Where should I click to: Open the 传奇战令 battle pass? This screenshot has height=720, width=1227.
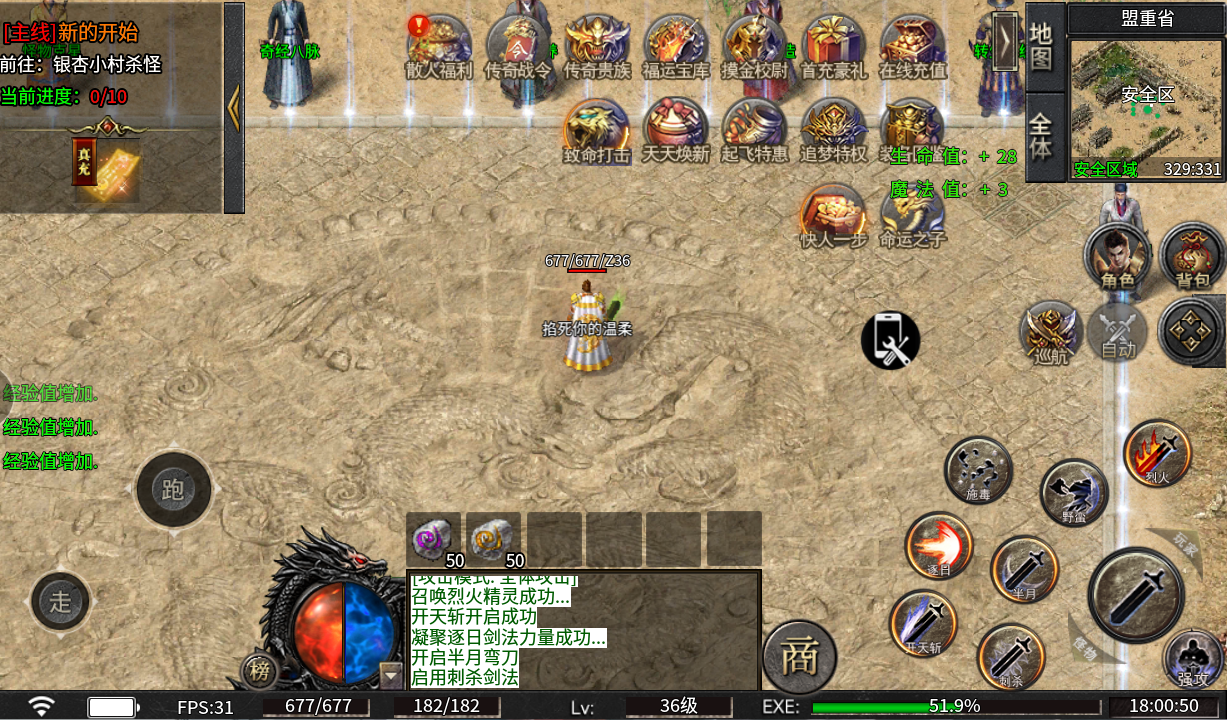pyautogui.click(x=517, y=44)
